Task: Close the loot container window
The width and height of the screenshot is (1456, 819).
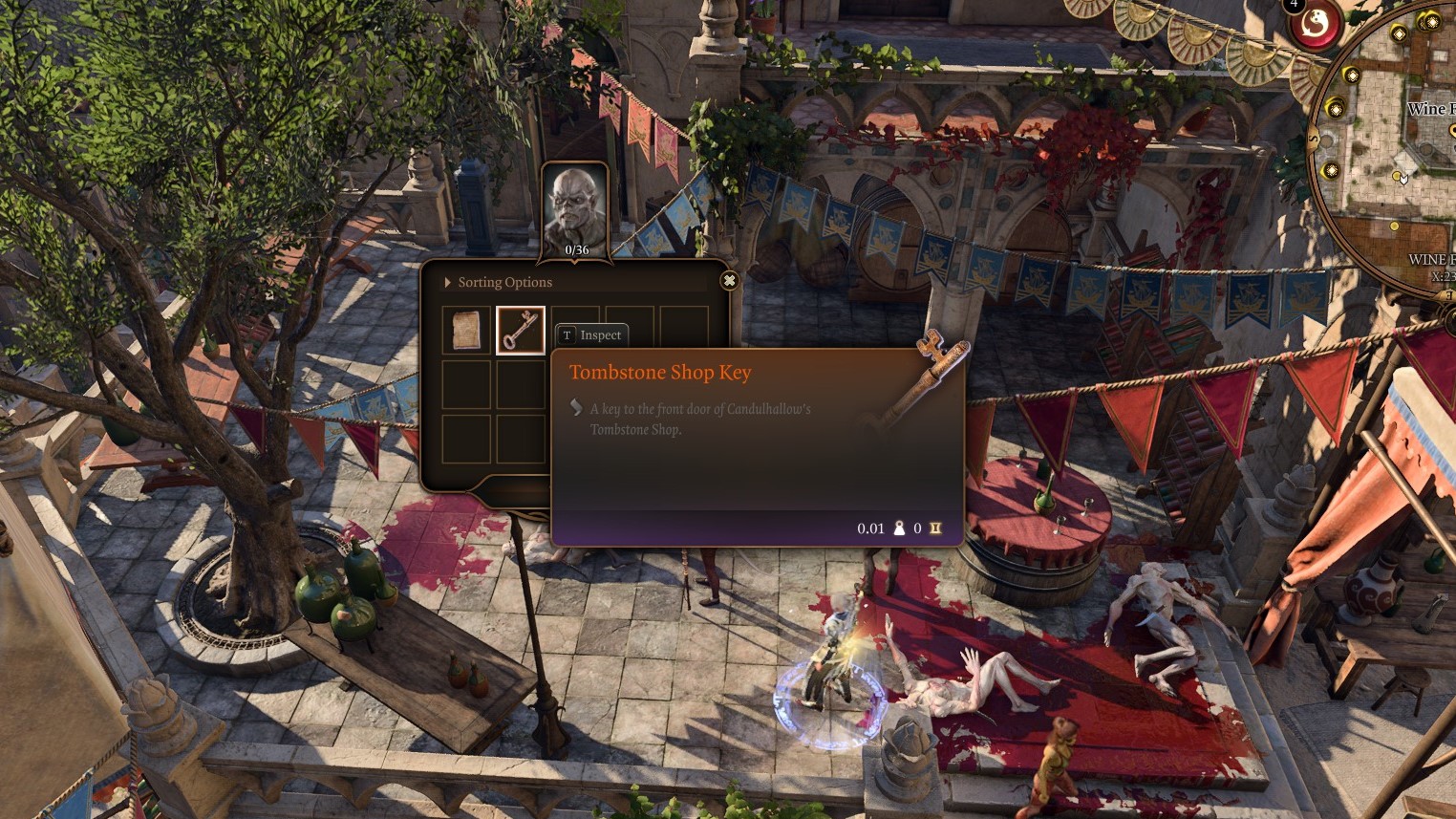Action: click(729, 280)
